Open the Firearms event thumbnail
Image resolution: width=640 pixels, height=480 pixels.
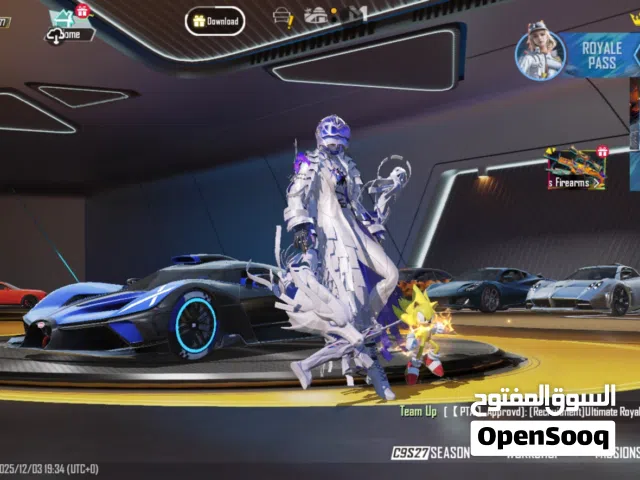coord(577,169)
